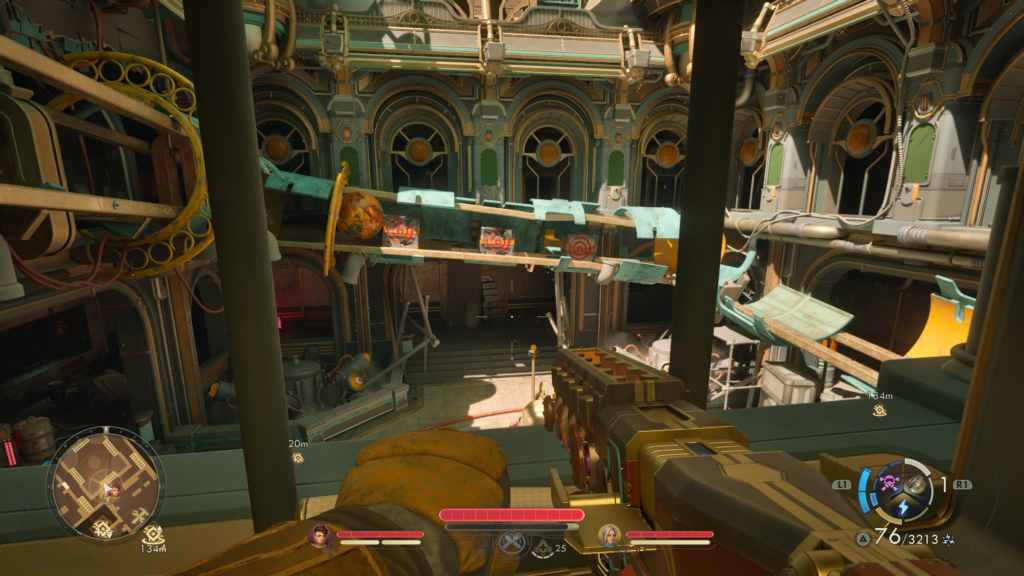The image size is (1024, 576).
Task: Click the 20m diamond waypoint marker
Action: pyautogui.click(x=297, y=457)
